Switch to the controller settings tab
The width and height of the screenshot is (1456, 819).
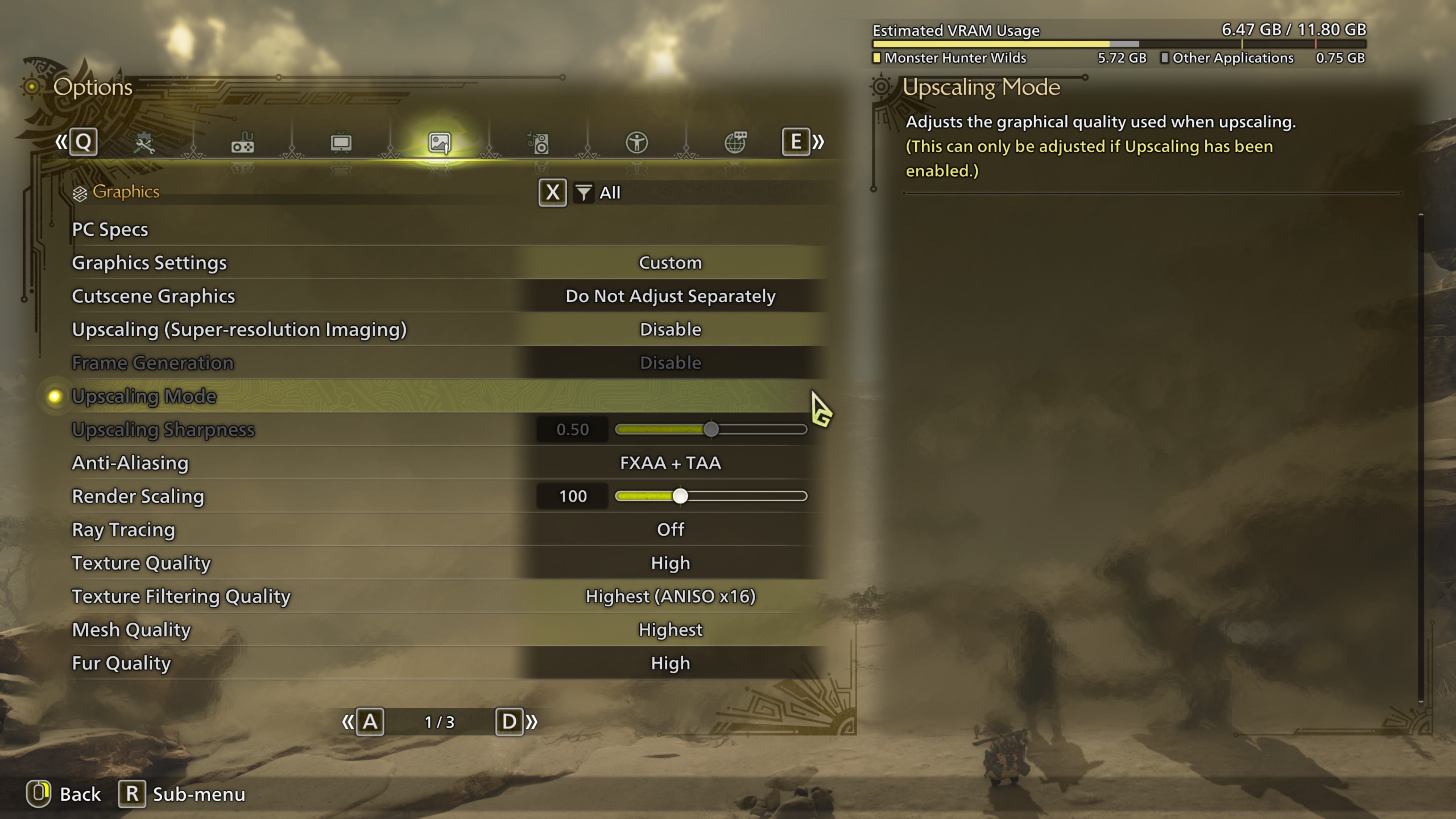coord(243,143)
